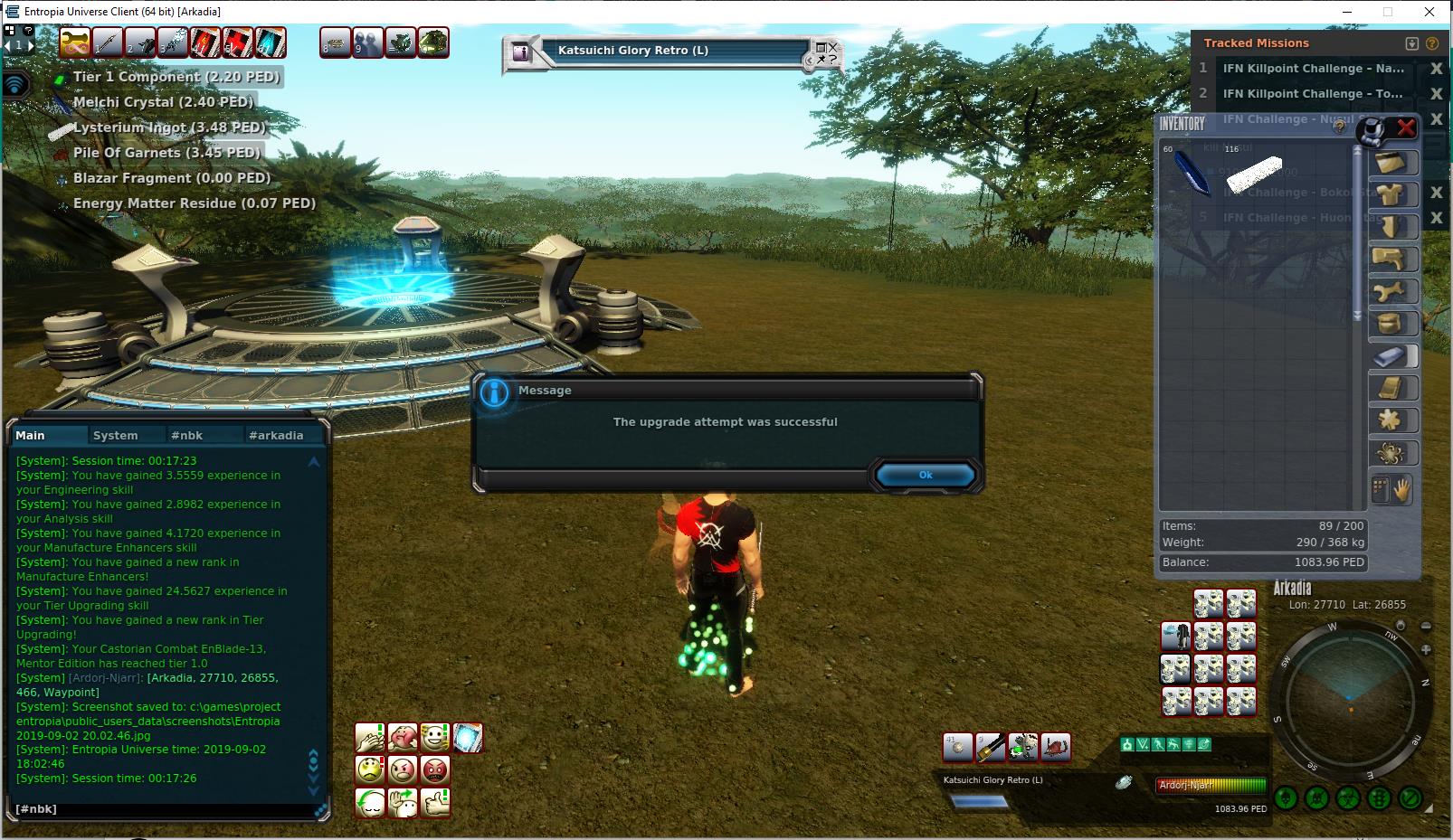The image size is (1453, 840).
Task: Click the radar minimap
Action: tap(1348, 696)
